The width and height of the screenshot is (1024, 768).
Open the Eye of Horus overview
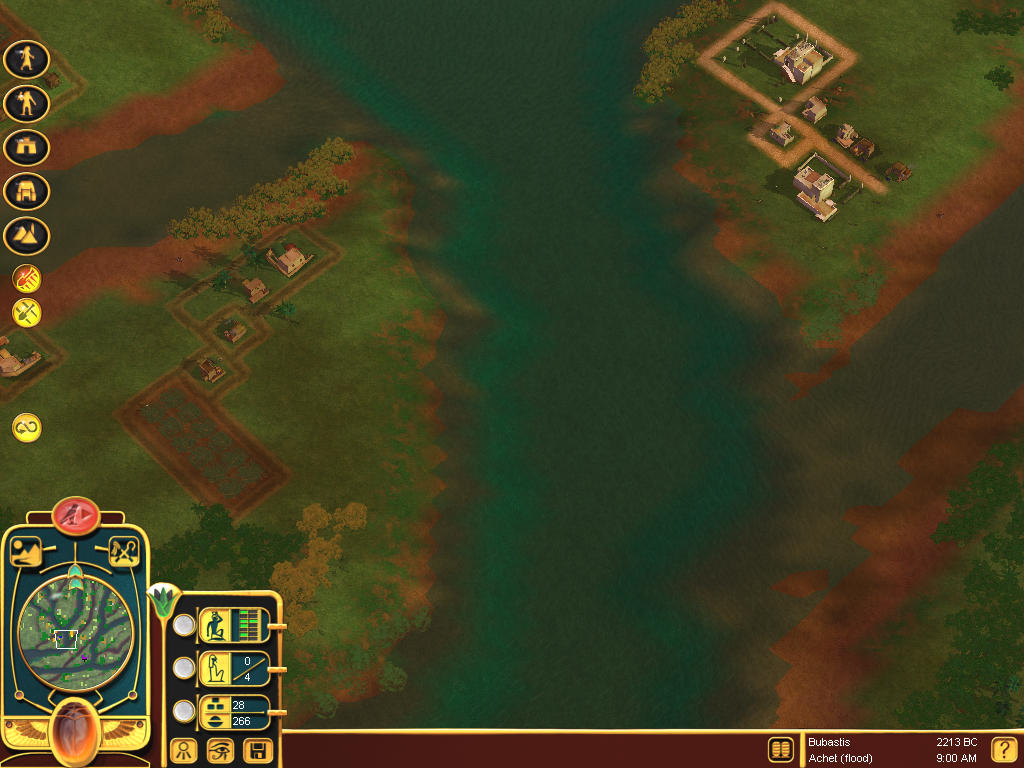220,750
